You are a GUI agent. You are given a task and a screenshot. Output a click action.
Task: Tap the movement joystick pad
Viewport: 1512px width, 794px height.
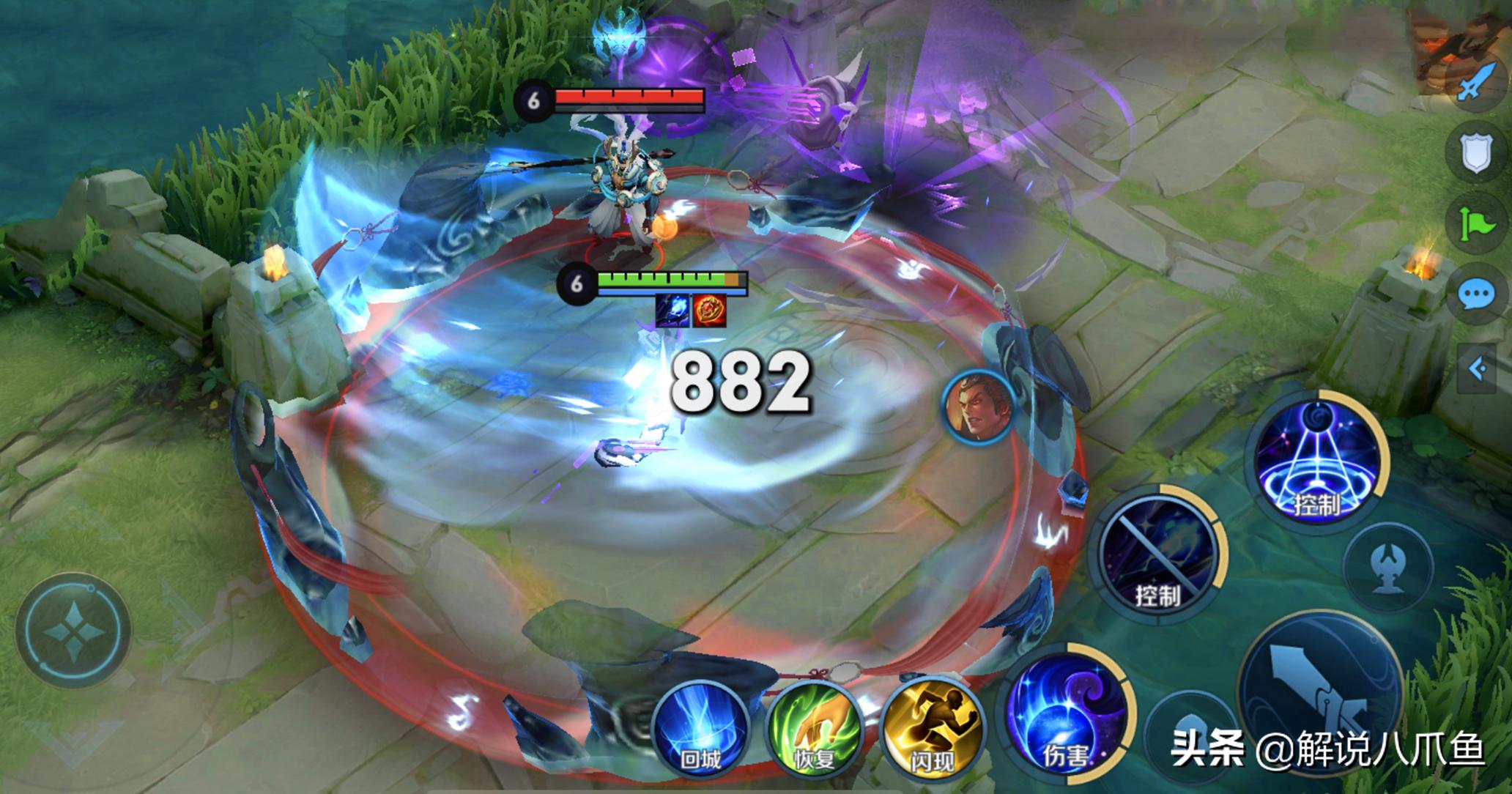74,631
